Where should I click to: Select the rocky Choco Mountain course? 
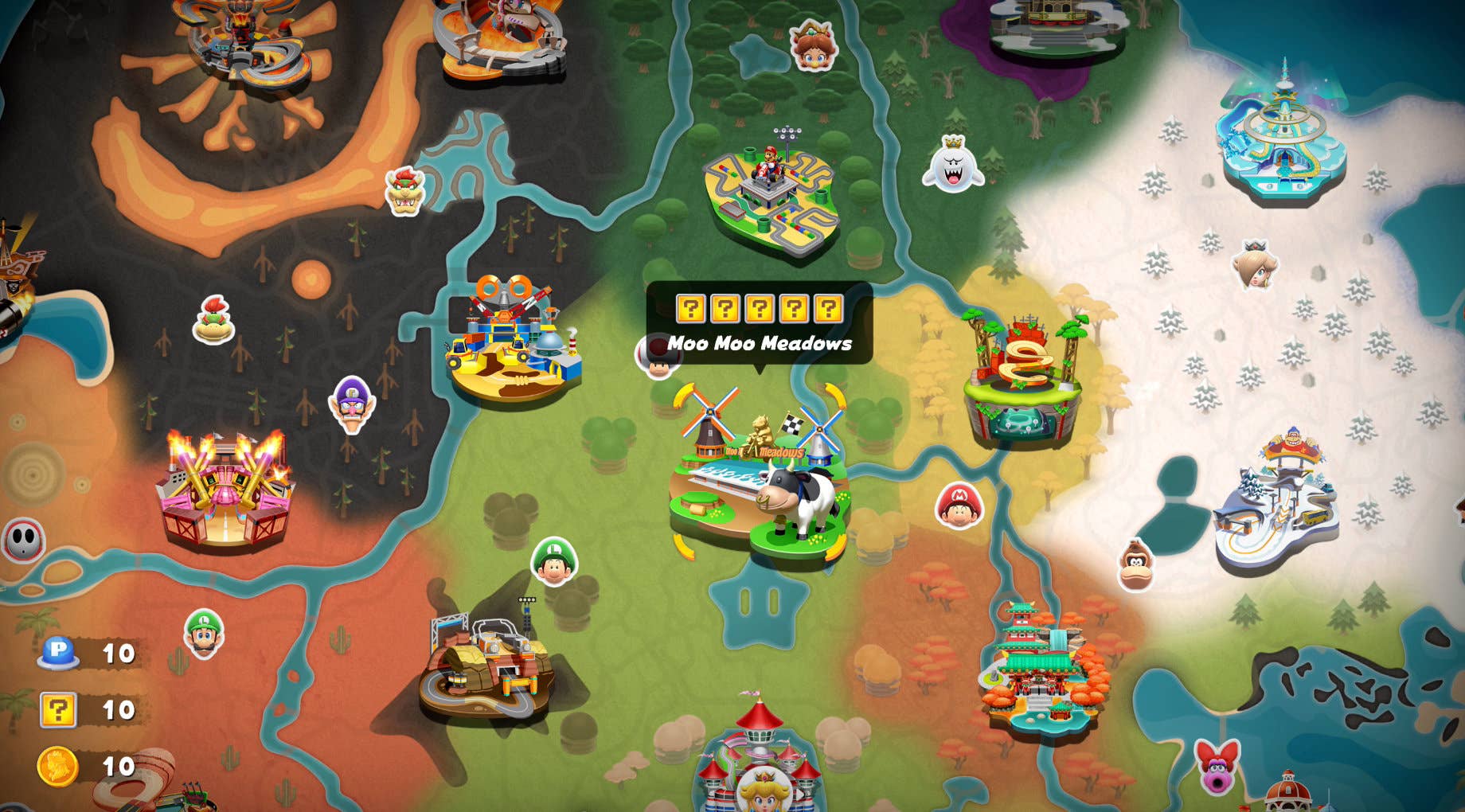[485, 668]
